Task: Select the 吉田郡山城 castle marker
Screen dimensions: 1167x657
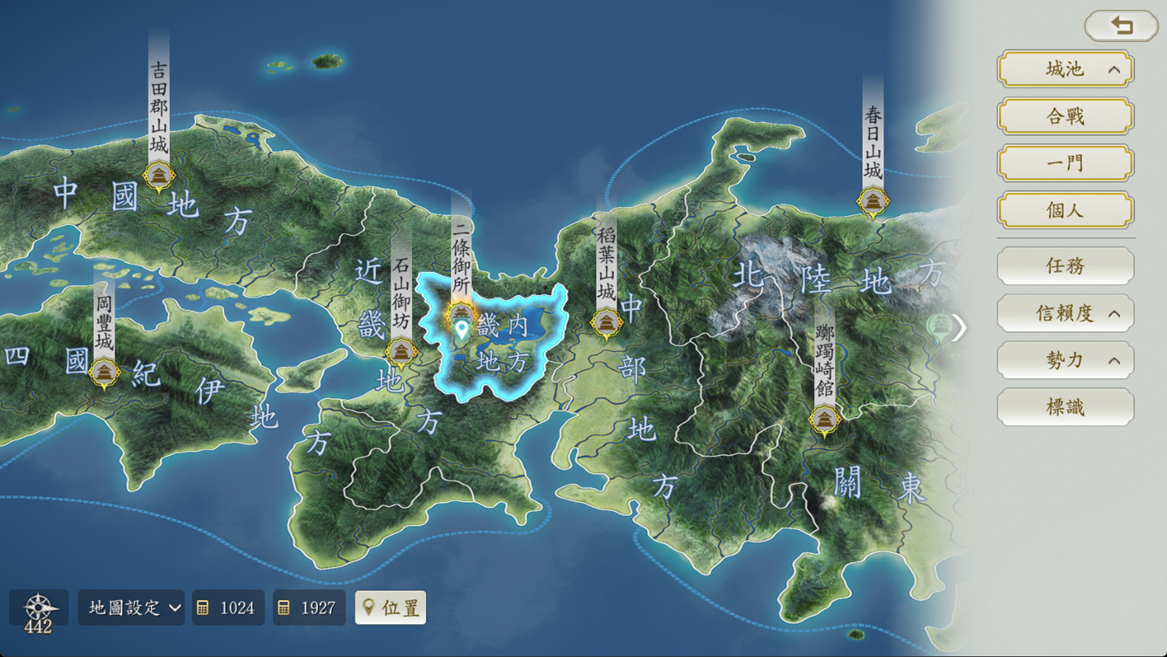Action: point(158,177)
